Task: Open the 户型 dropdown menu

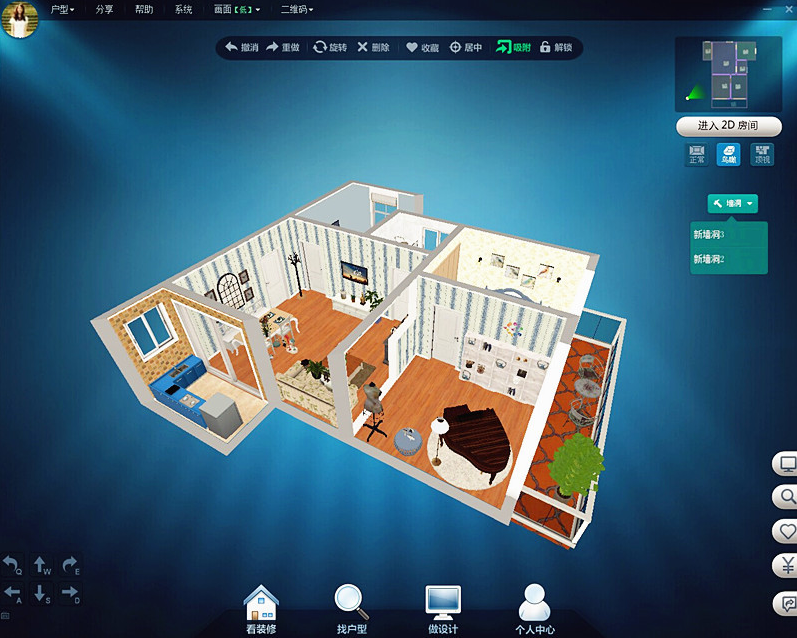Action: tap(62, 9)
